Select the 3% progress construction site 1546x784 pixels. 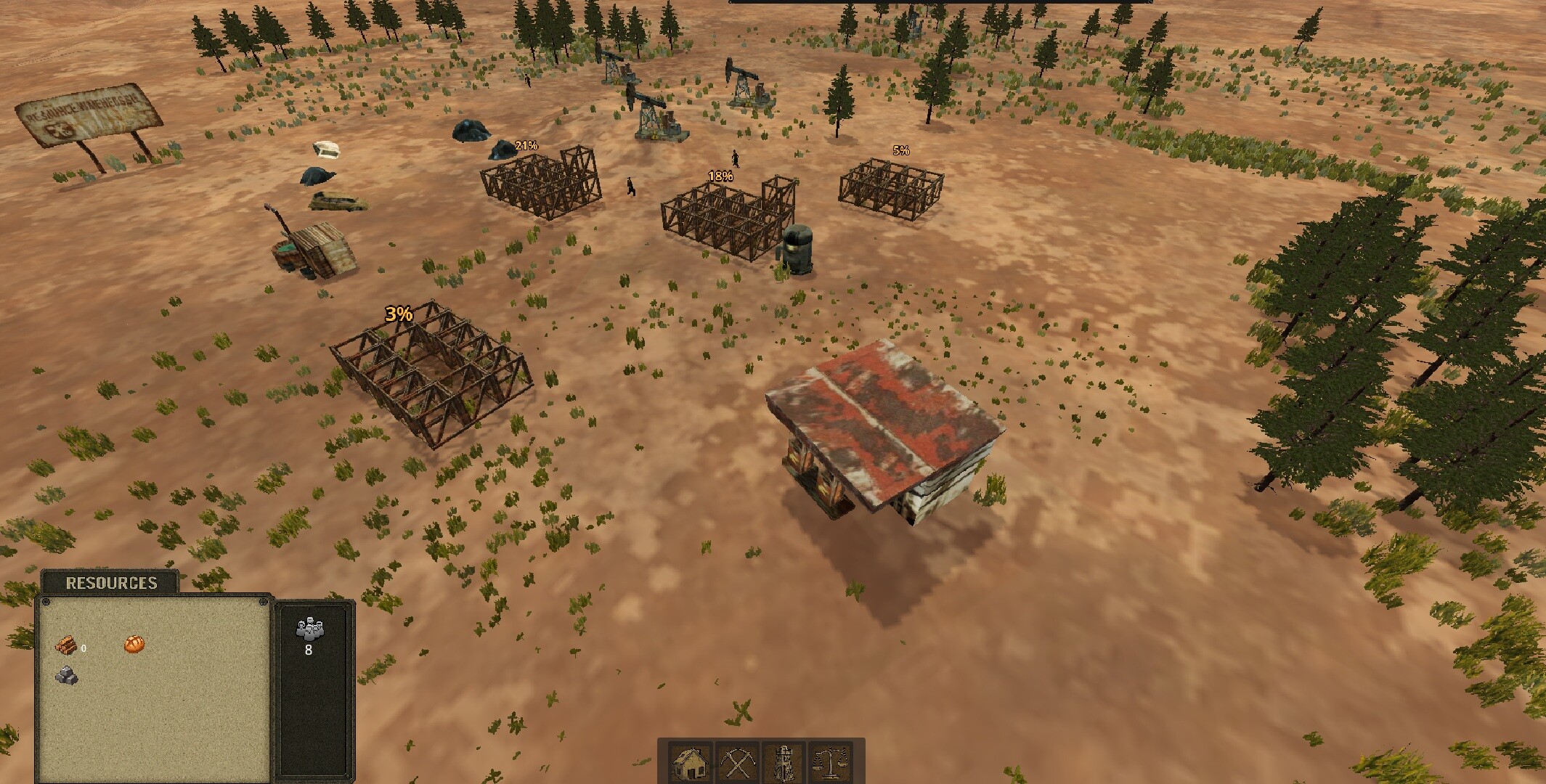pos(432,370)
